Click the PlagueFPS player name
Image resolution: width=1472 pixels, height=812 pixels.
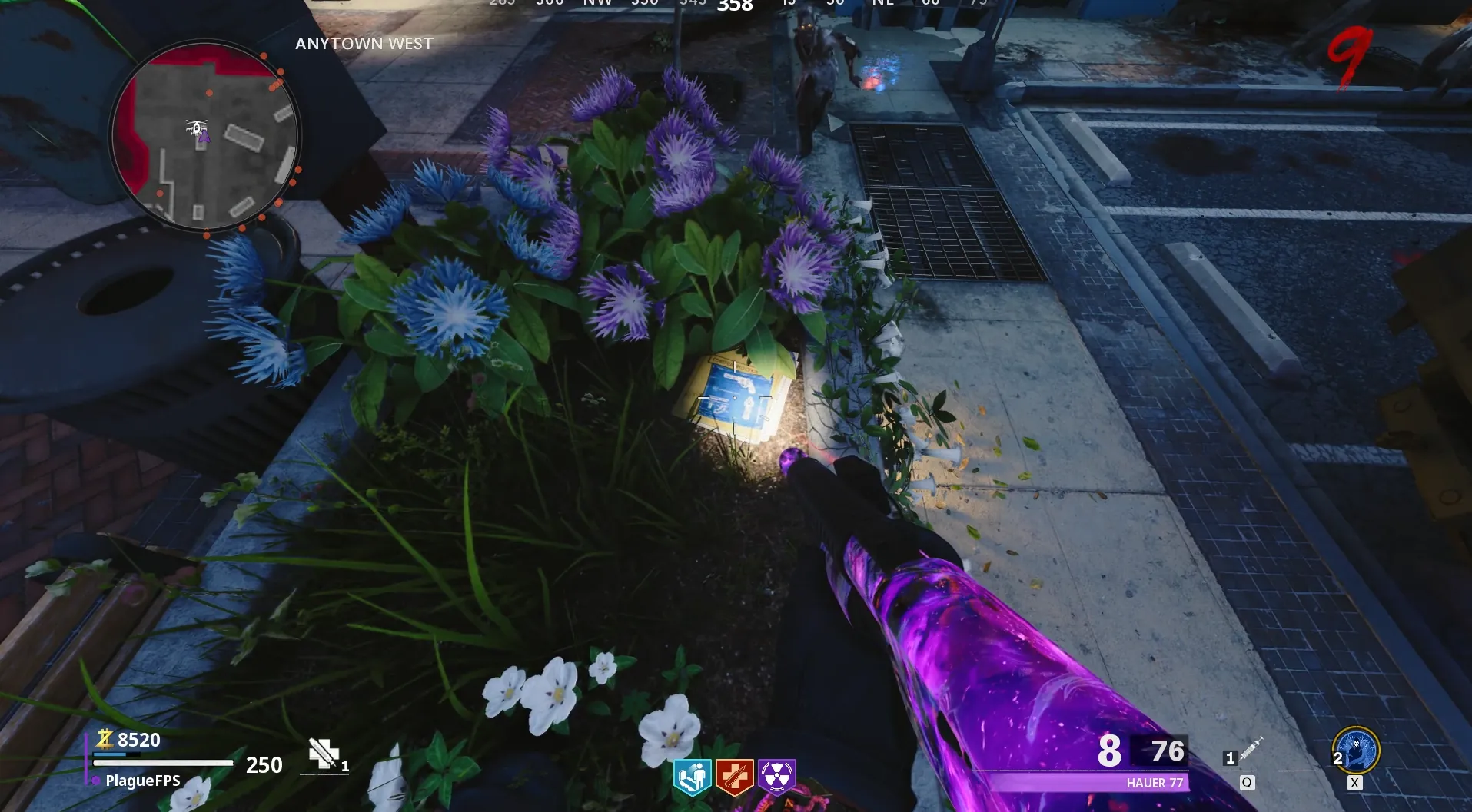[143, 781]
